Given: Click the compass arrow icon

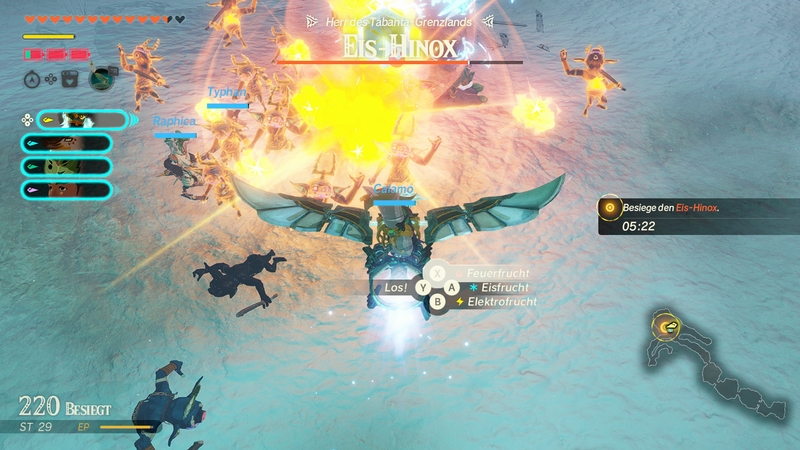Looking at the screenshot, I should tap(32, 78).
